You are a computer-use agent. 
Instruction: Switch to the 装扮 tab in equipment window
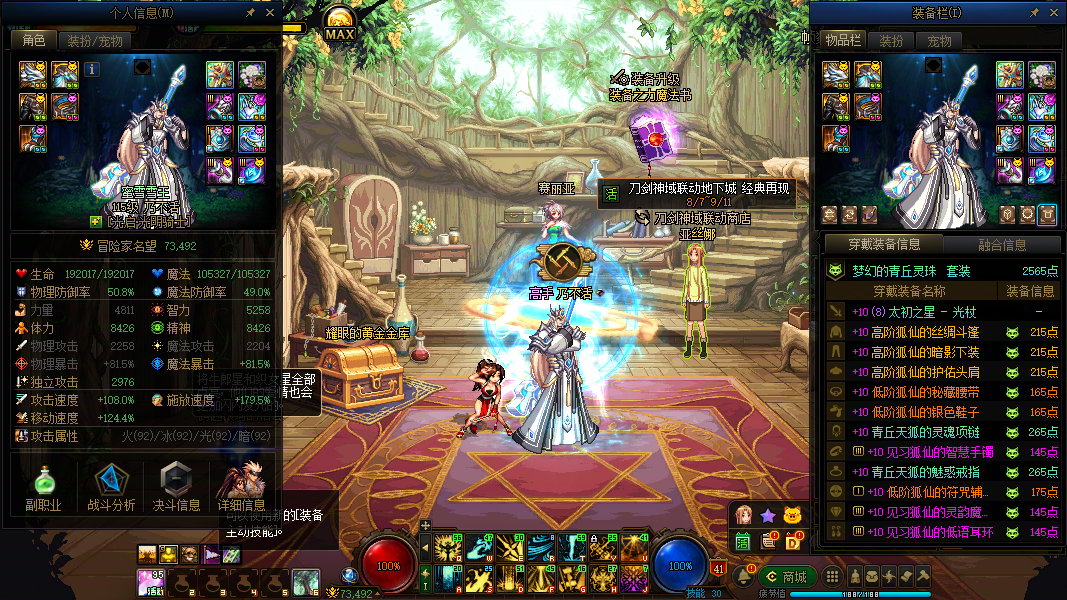[890, 41]
